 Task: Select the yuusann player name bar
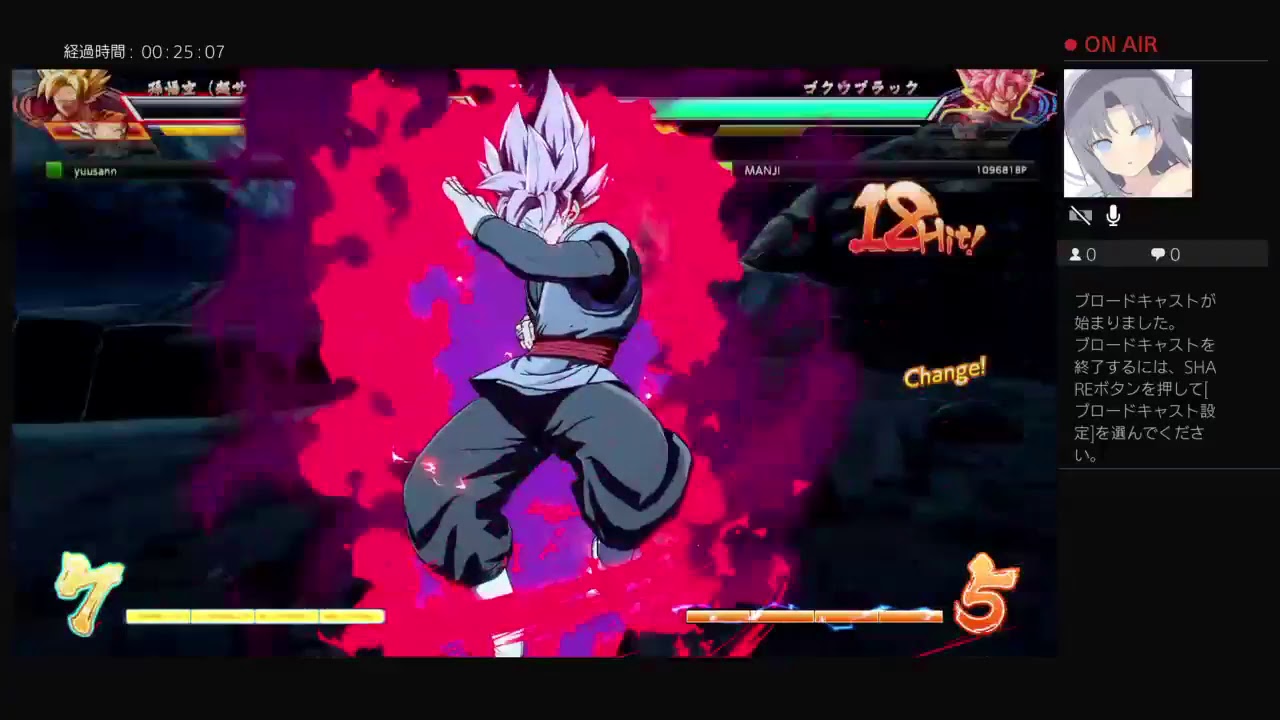coord(95,170)
